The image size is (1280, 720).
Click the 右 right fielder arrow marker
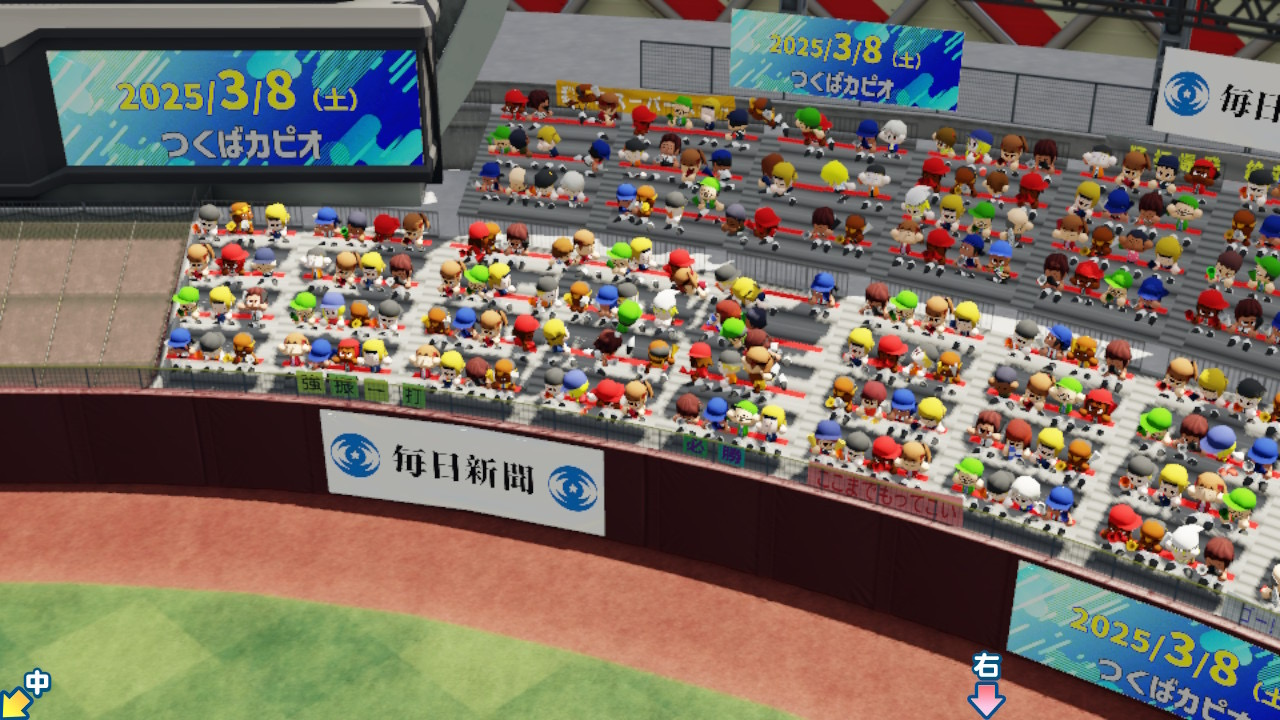pos(986,687)
